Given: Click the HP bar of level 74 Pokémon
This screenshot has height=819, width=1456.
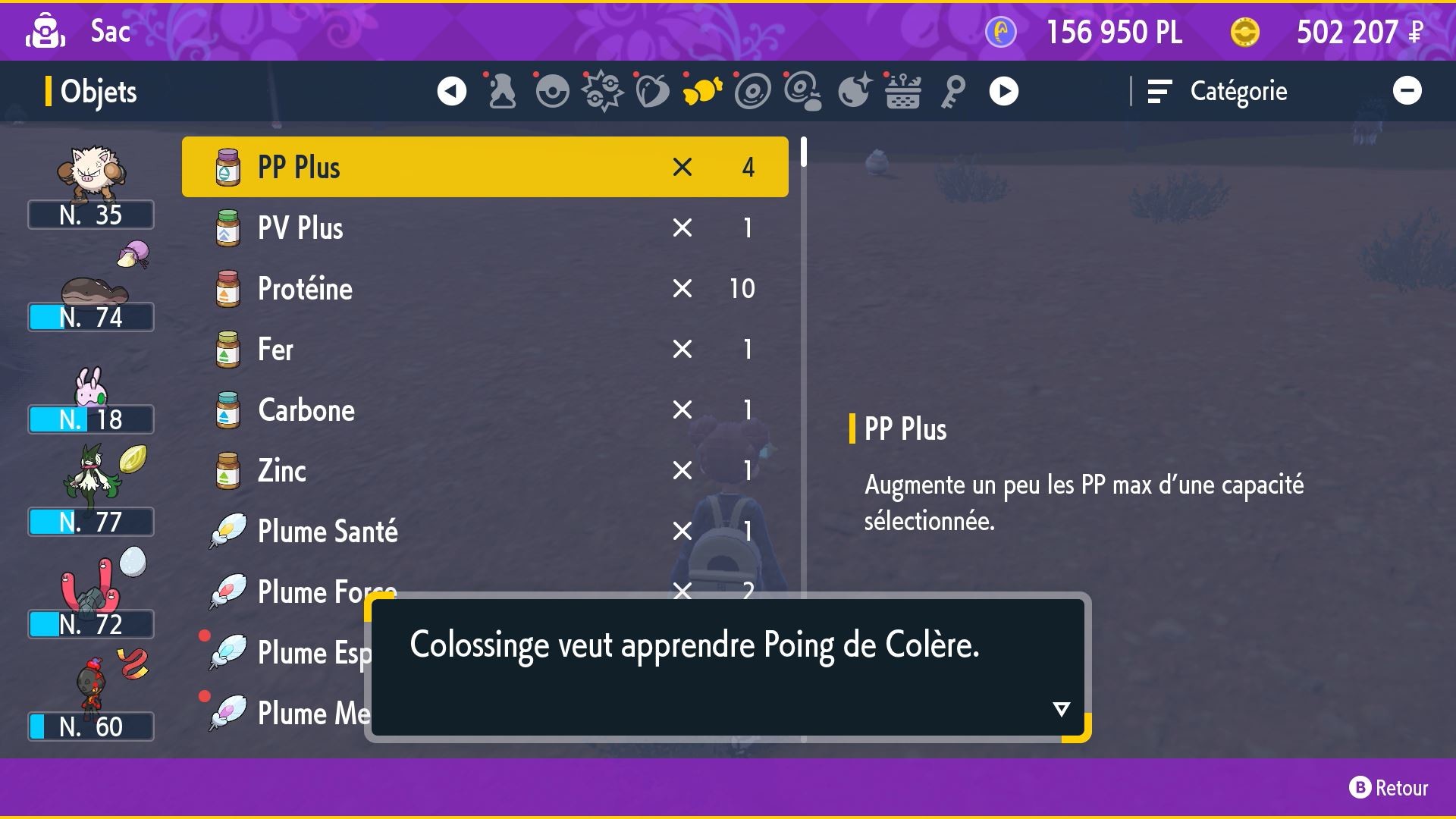Looking at the screenshot, I should pyautogui.click(x=90, y=317).
